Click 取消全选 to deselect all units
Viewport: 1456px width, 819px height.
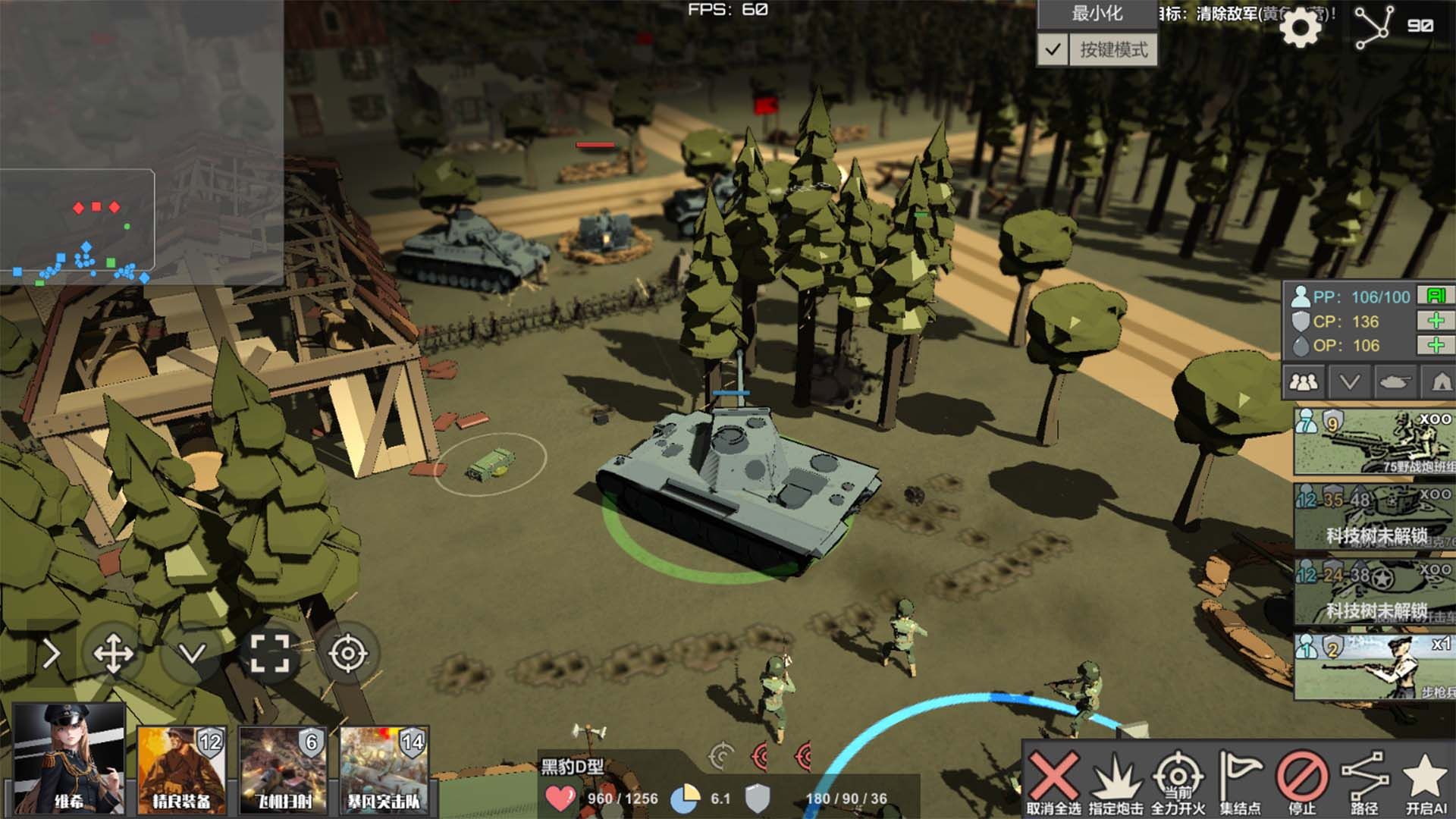pyautogui.click(x=1053, y=783)
